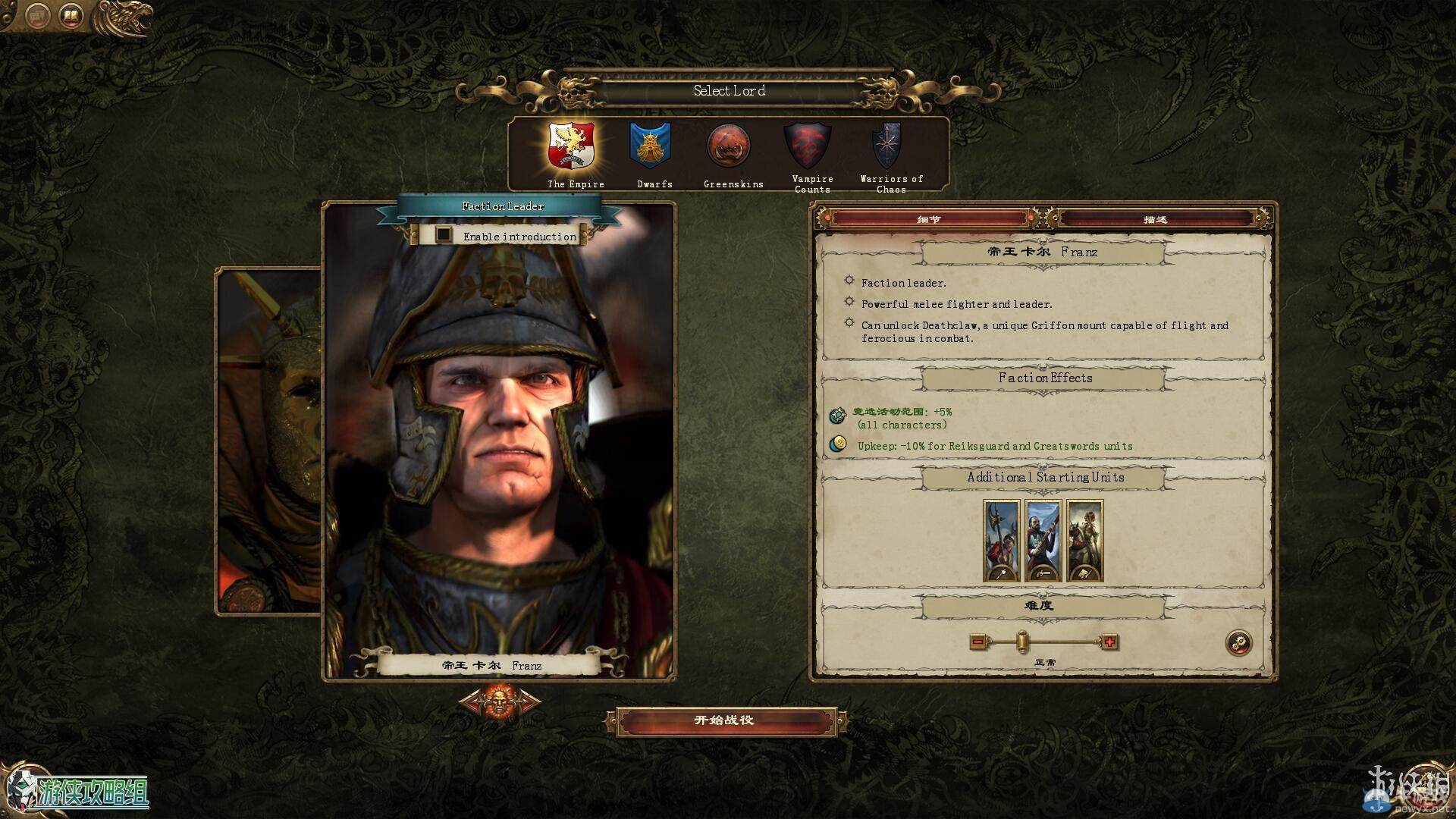Screen dimensions: 1456x819
Task: Toggle the Enable introduction checkbox
Action: 444,235
